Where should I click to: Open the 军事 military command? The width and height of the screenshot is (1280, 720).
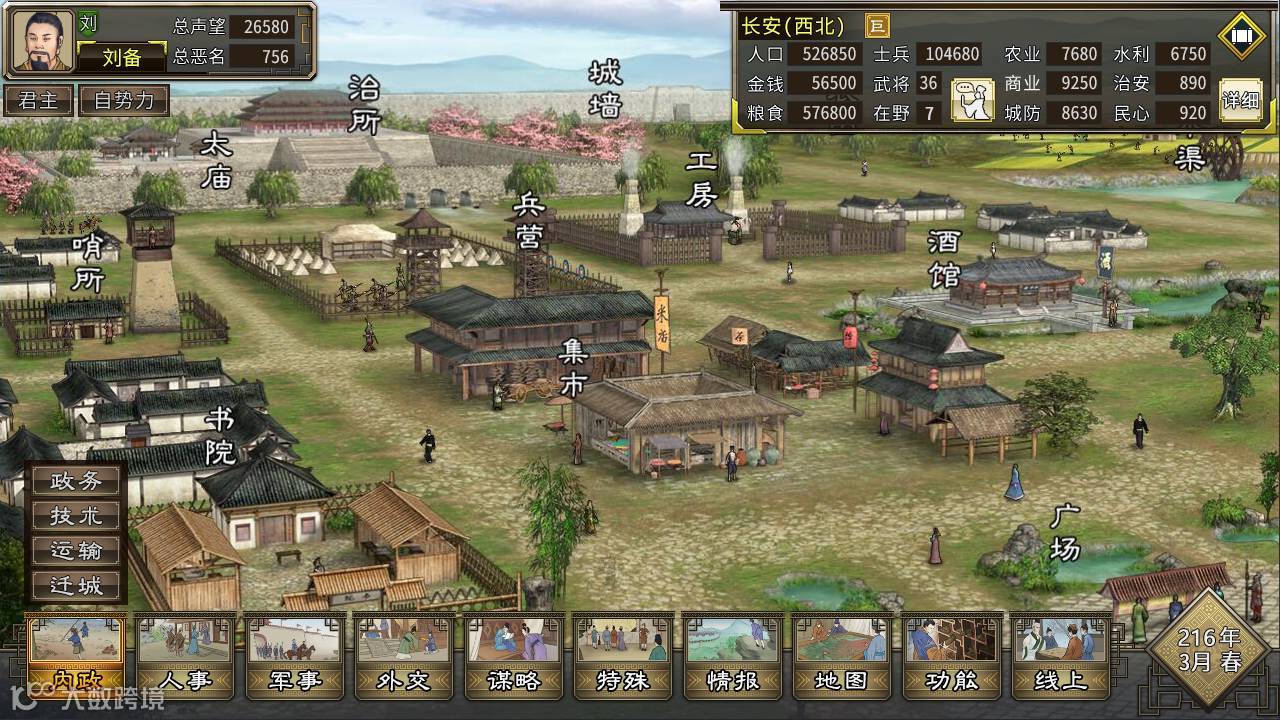(x=295, y=655)
